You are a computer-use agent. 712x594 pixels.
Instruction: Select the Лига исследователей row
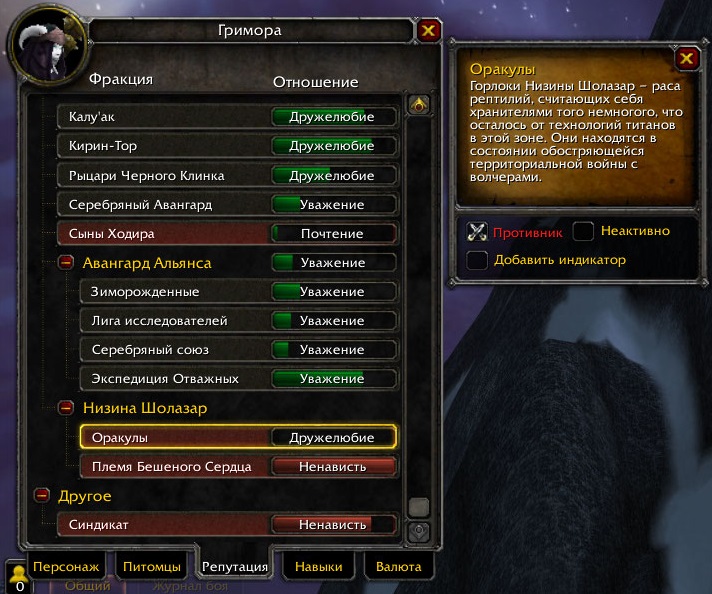[238, 321]
